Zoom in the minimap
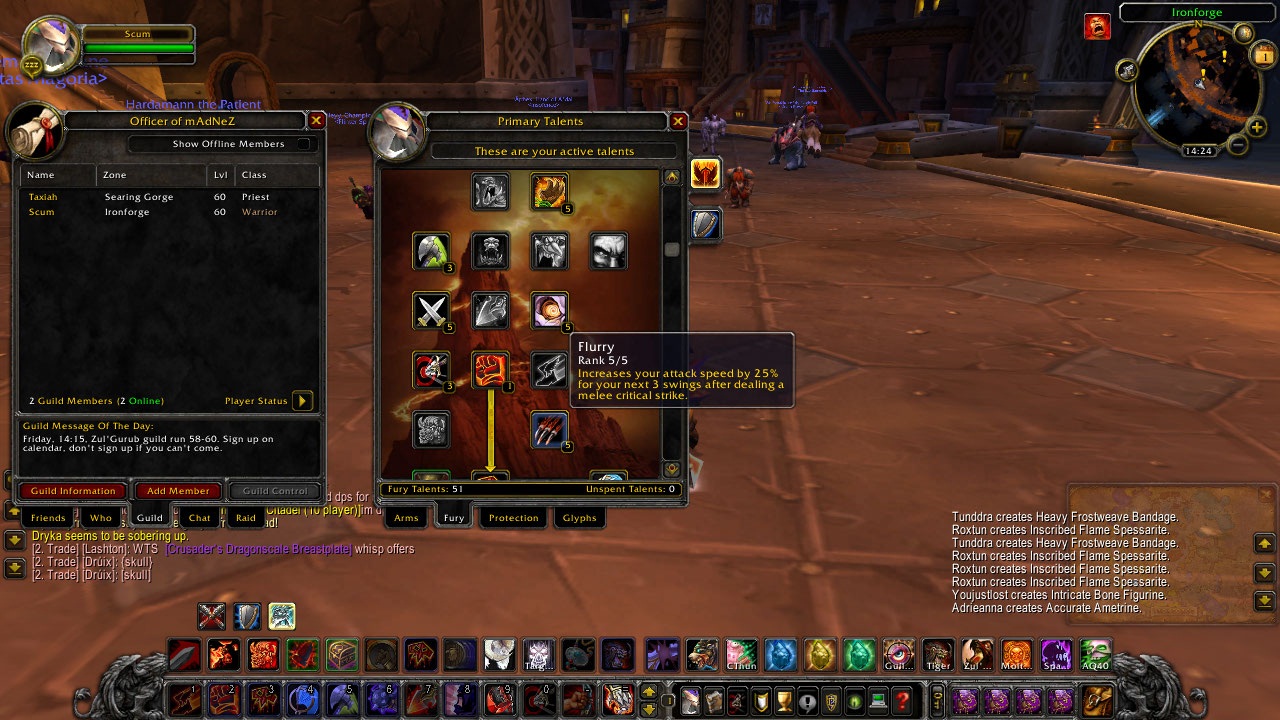 (x=1257, y=127)
